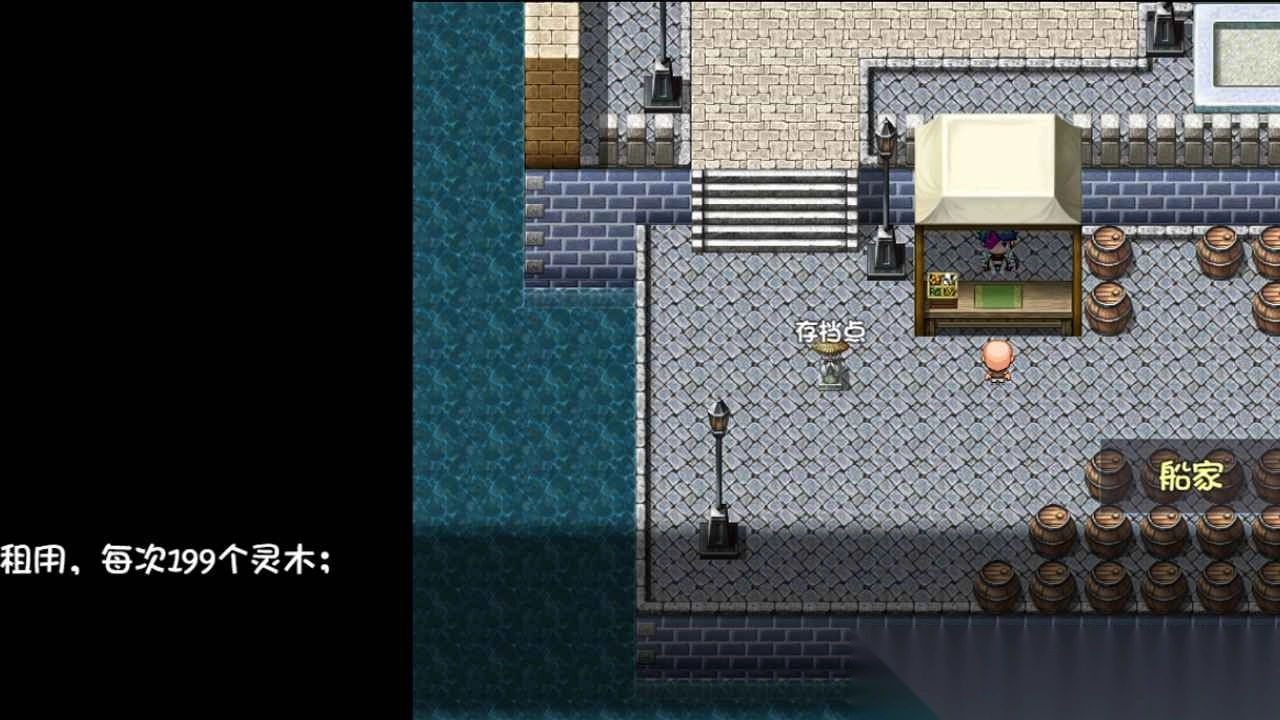Click the 船家 boatman sign
1280x720 pixels.
(x=1193, y=477)
